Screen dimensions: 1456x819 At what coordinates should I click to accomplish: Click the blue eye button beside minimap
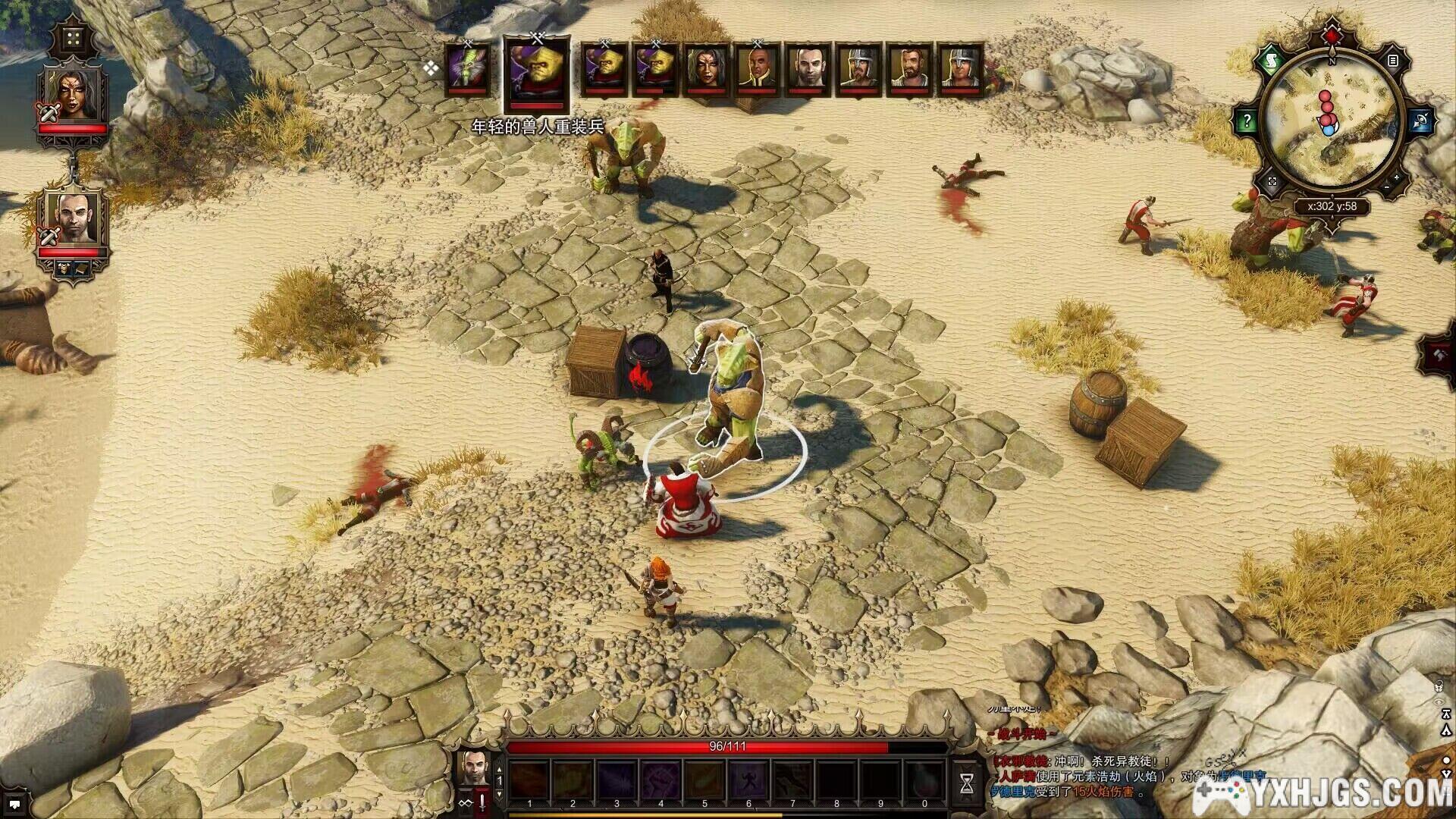coord(1420,120)
